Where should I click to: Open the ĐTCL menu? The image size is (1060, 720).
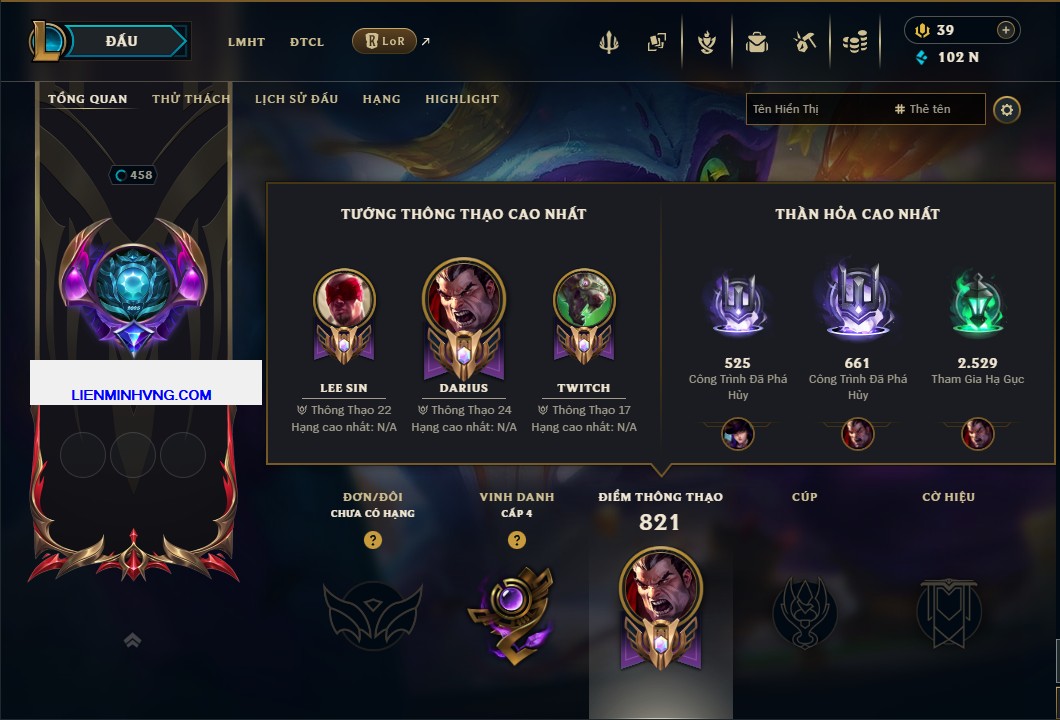click(307, 42)
